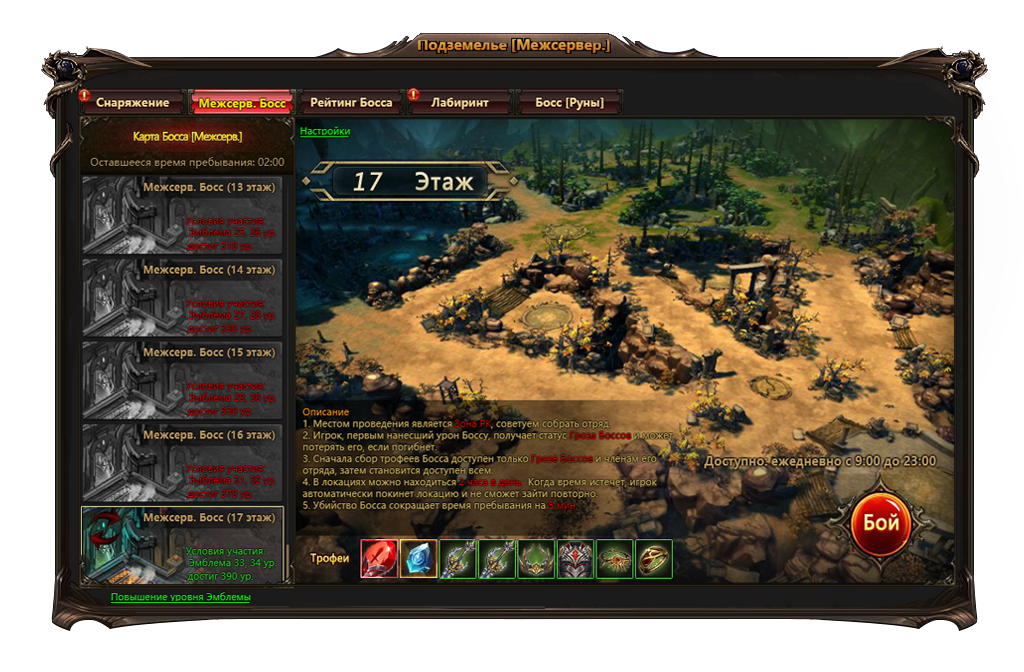Select the chest armor trophy icon
The image size is (1024, 672).
pos(576,559)
